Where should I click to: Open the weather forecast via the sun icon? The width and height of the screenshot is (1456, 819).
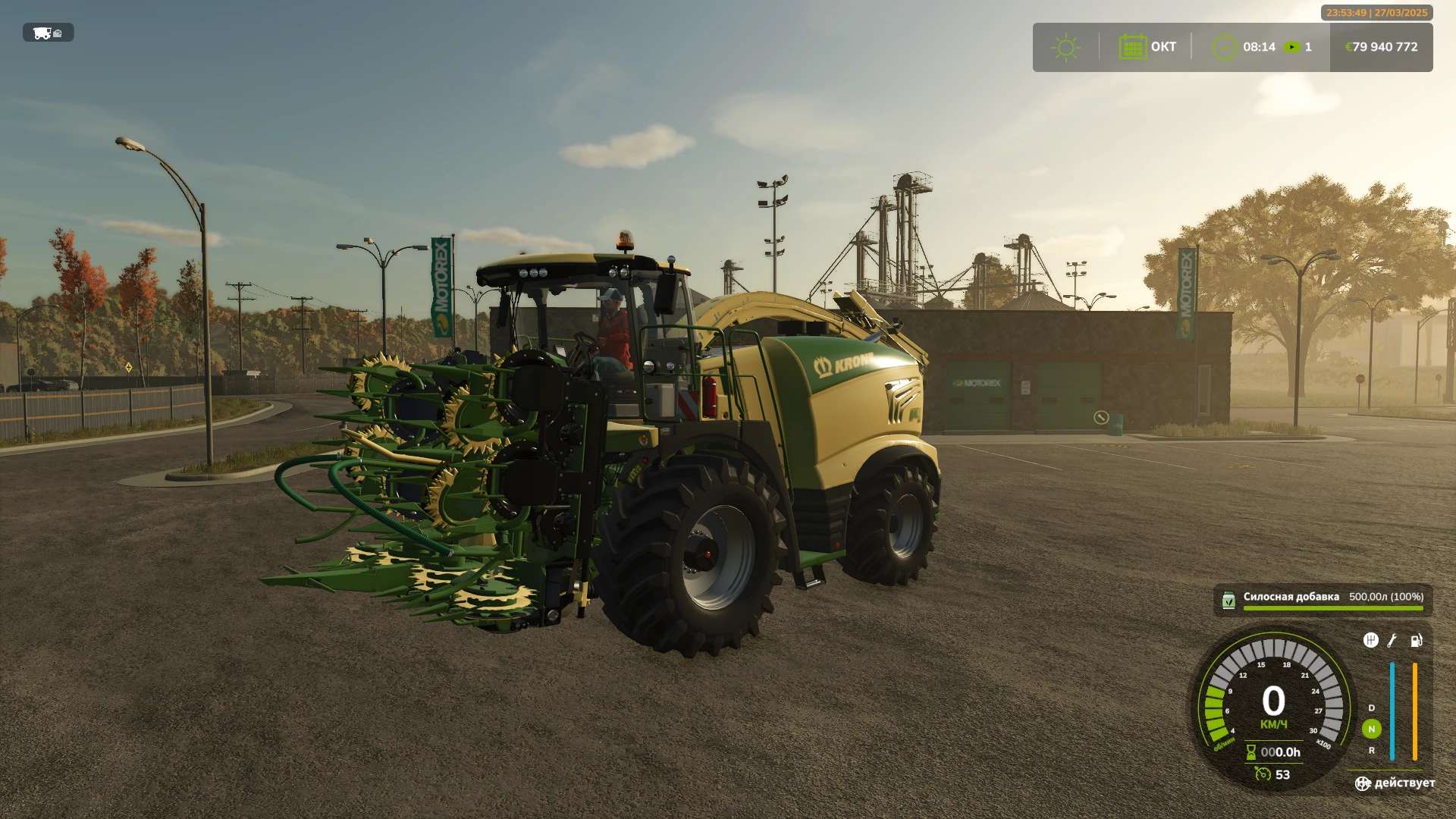pyautogui.click(x=1065, y=47)
